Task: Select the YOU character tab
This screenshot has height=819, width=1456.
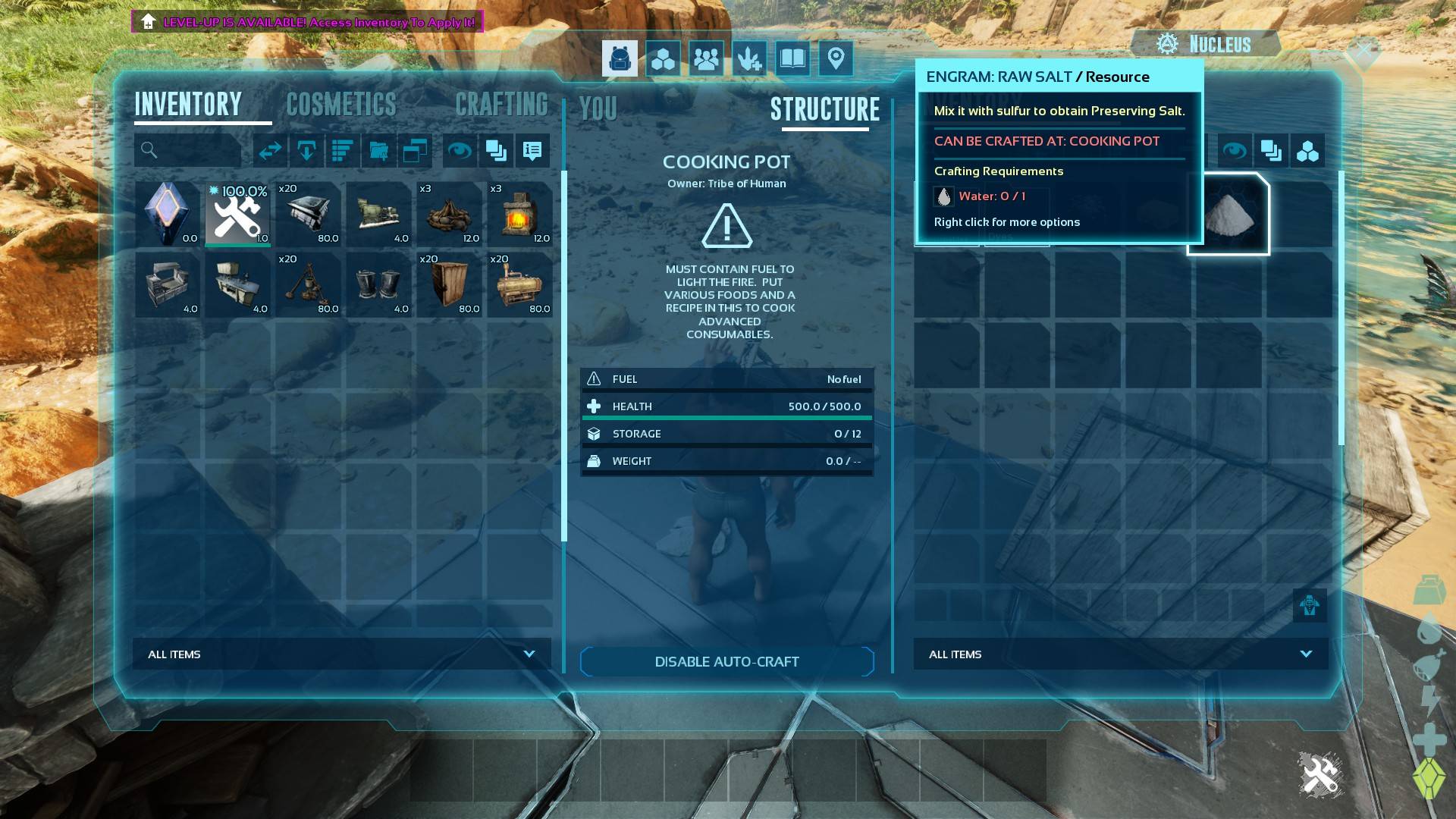Action: 598,109
